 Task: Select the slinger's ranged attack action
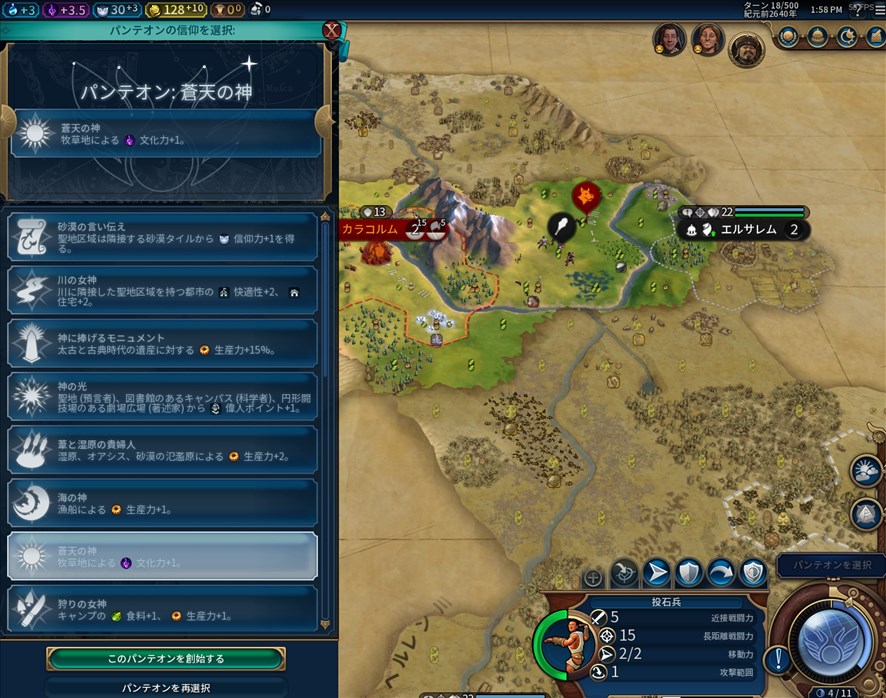coord(624,573)
